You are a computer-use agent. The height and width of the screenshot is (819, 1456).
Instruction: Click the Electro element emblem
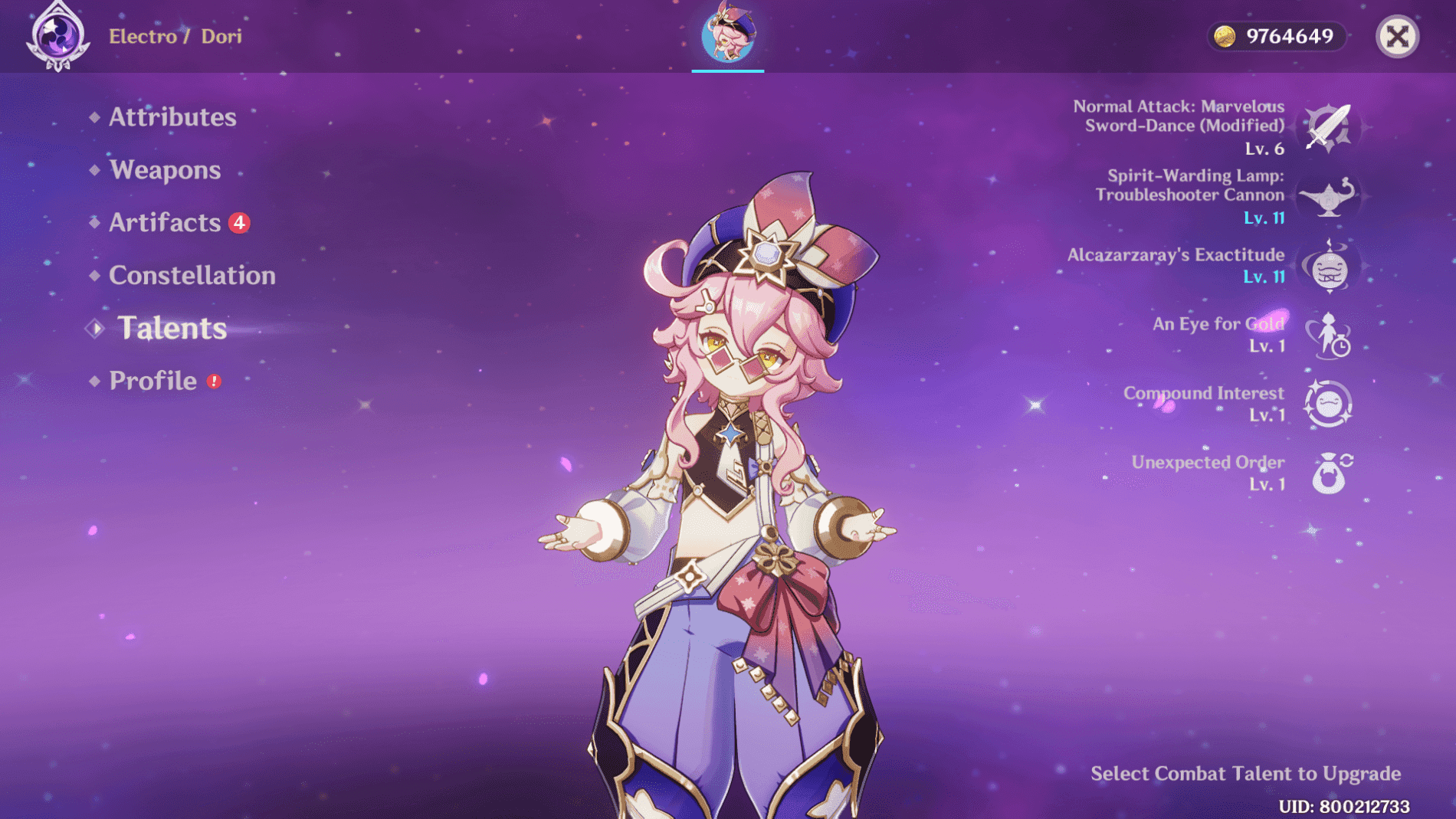coord(57,36)
